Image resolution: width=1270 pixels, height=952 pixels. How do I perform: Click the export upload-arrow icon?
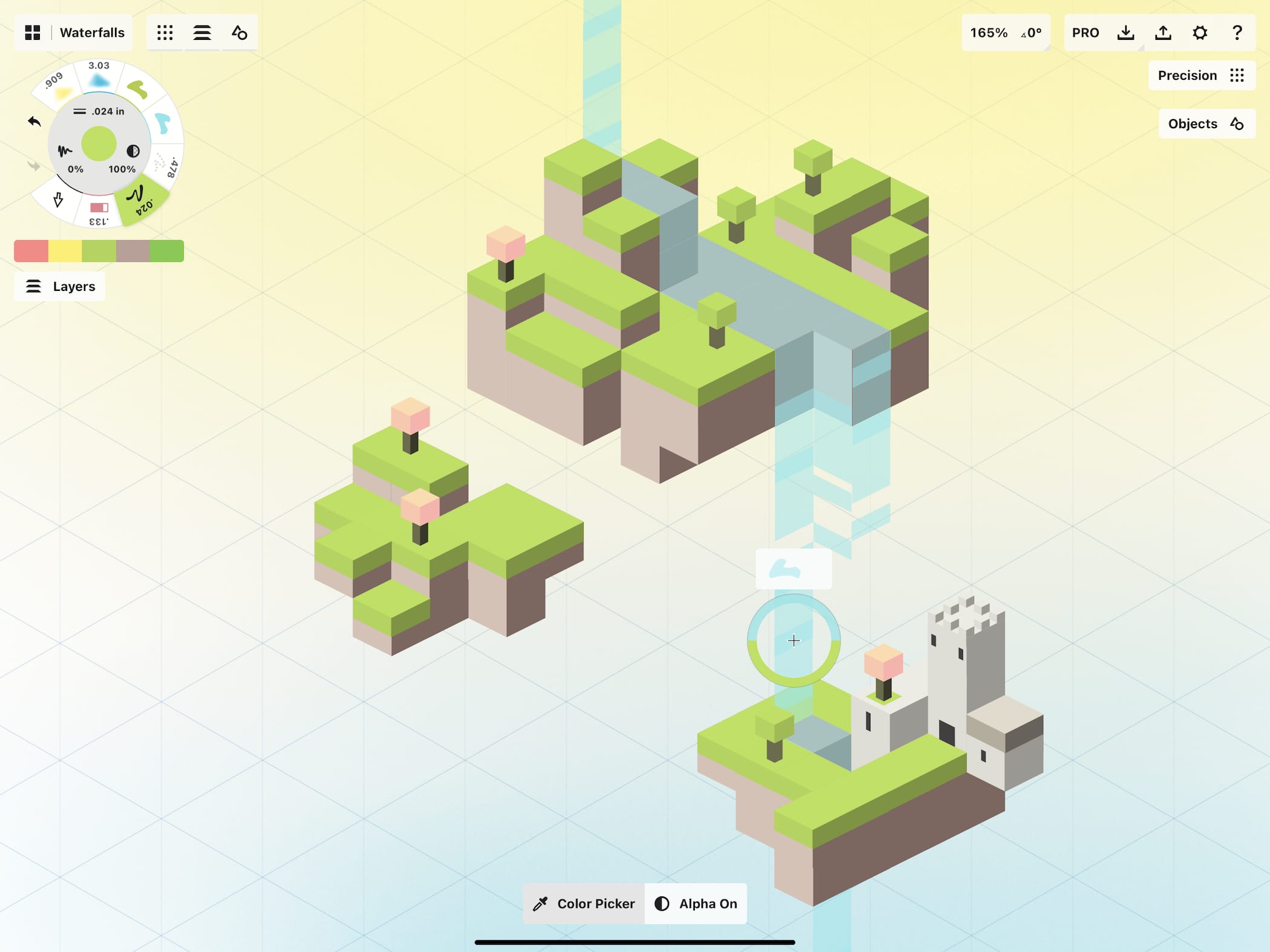(x=1163, y=33)
